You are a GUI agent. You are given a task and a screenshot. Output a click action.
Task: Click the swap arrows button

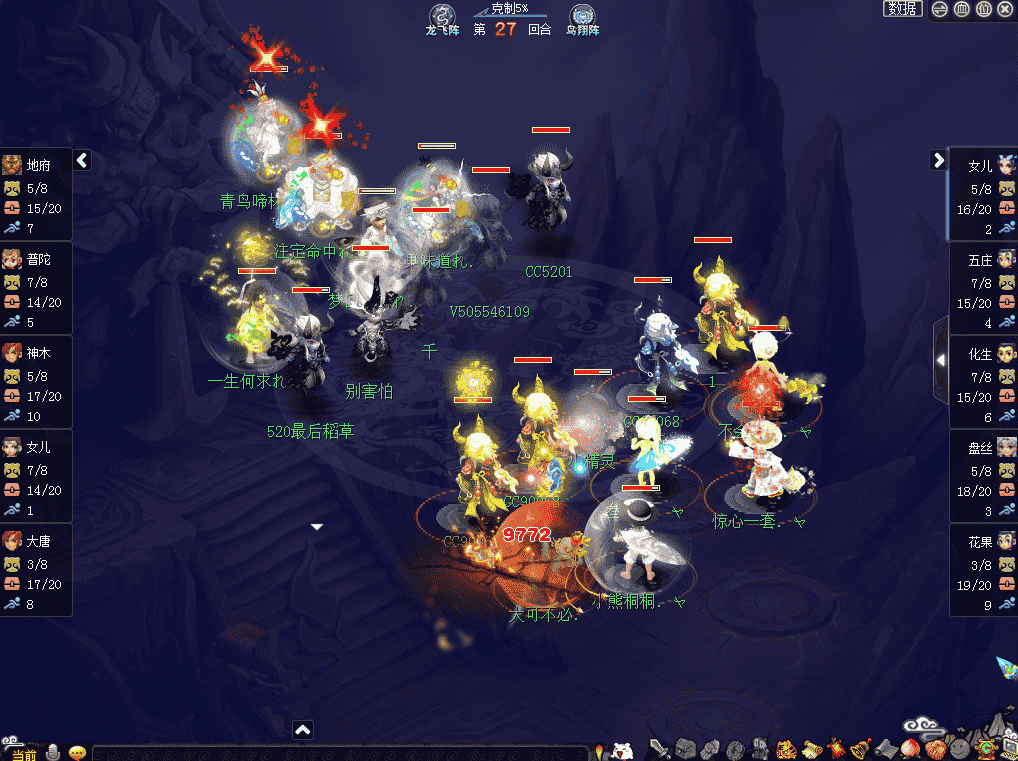tap(940, 9)
